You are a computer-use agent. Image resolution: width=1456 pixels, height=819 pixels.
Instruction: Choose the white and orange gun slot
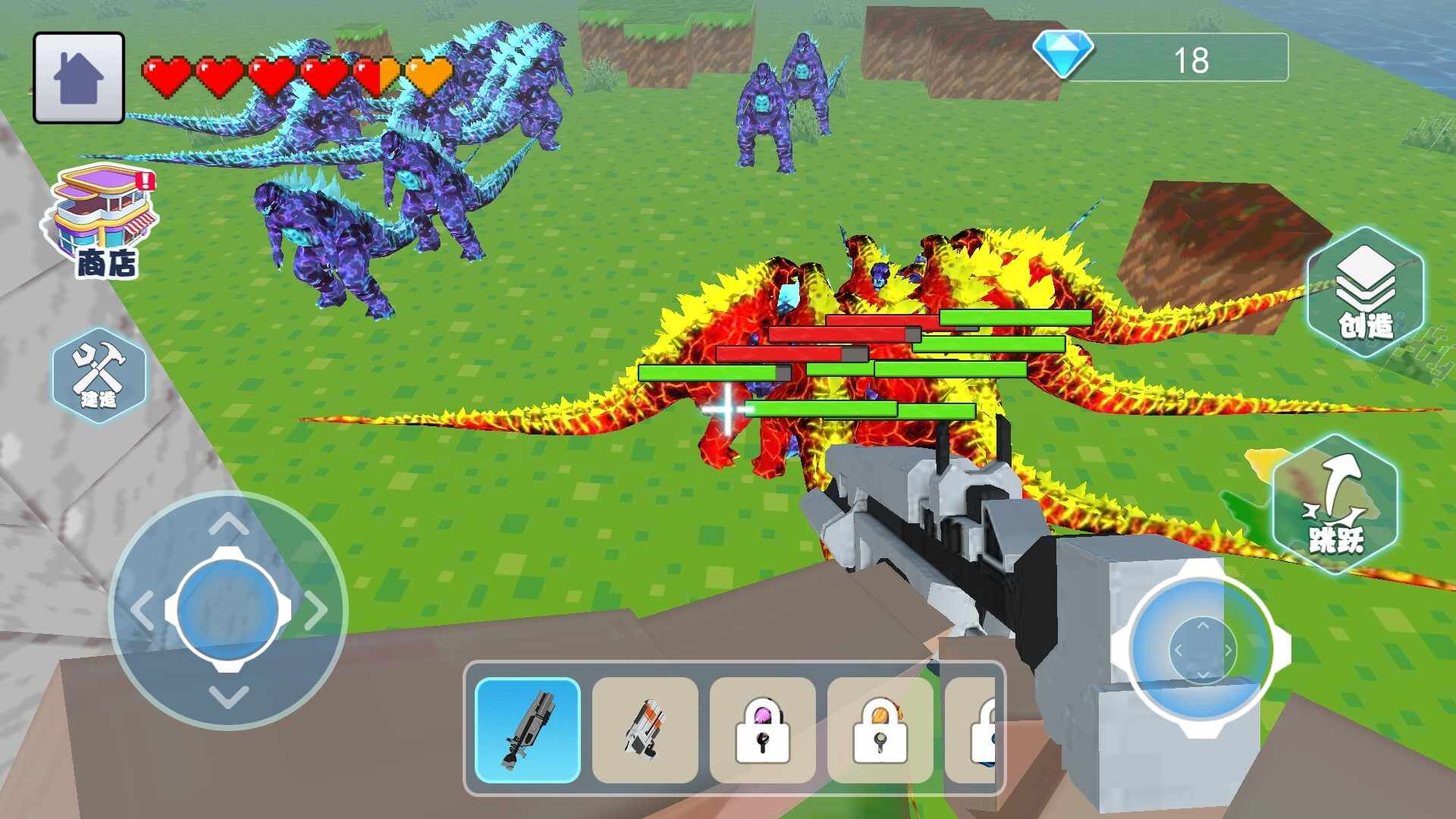[x=645, y=730]
